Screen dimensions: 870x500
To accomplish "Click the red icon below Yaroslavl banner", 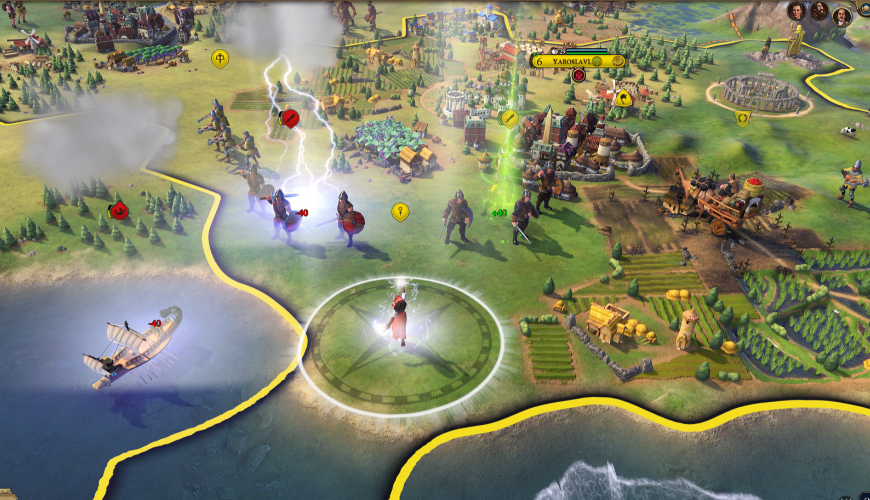I will [578, 77].
